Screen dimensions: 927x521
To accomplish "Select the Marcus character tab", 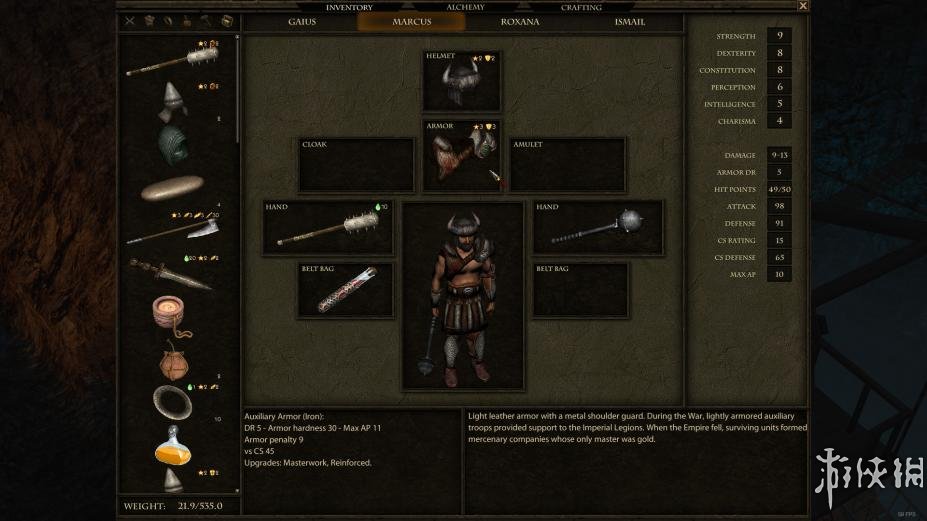I will 410,22.
